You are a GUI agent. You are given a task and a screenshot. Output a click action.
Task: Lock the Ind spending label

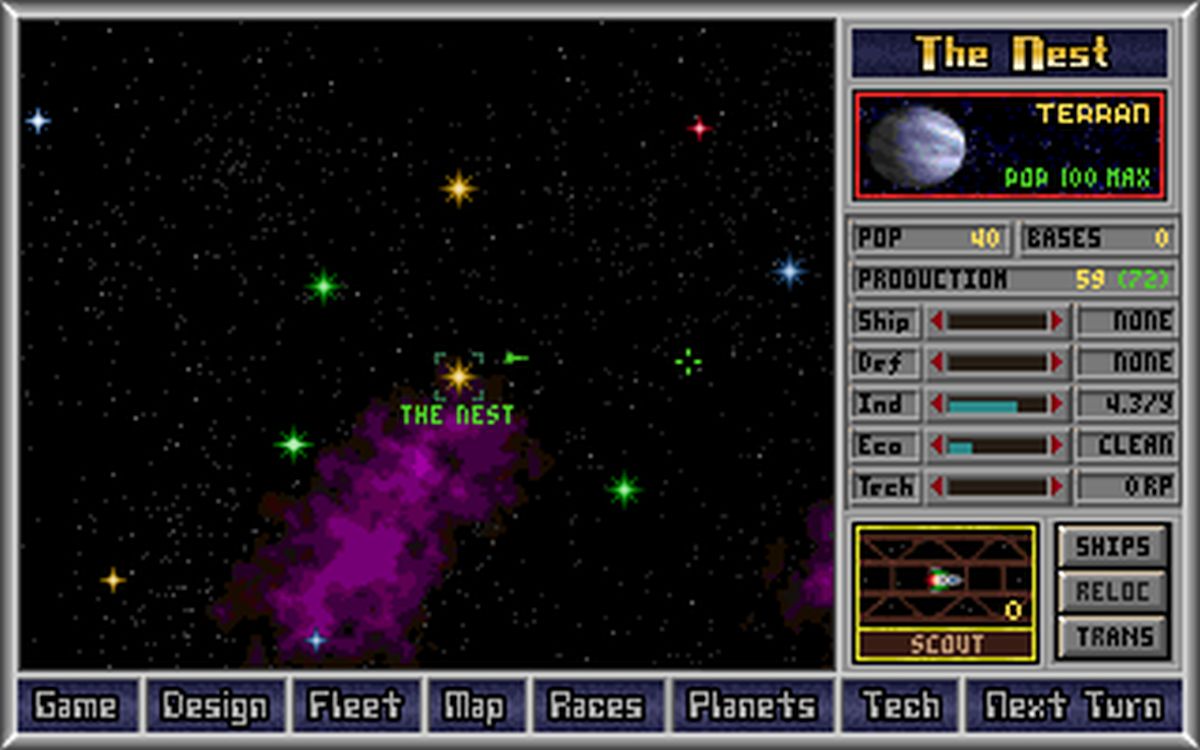[x=883, y=404]
